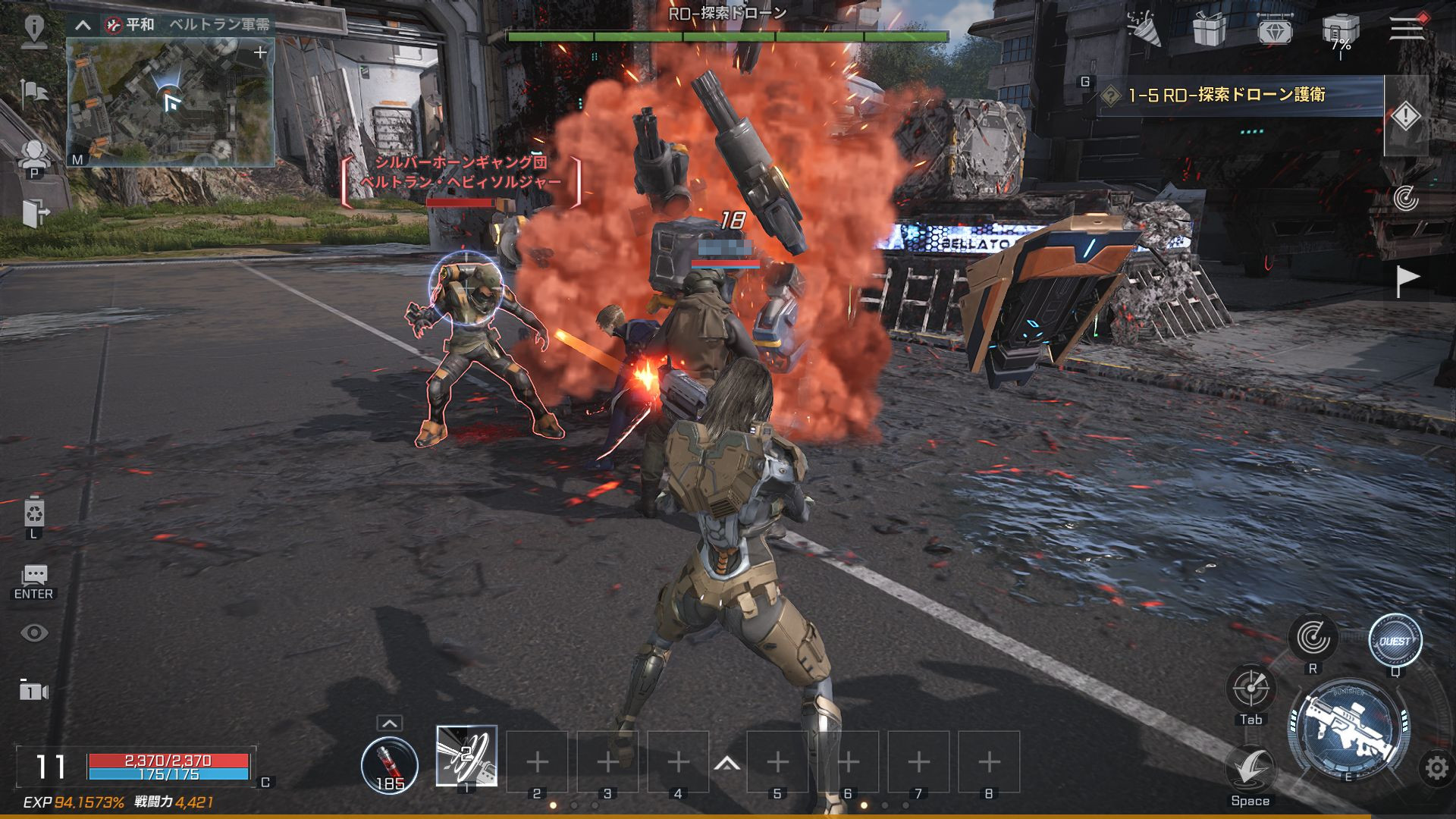Open the chat box icon

(34, 575)
